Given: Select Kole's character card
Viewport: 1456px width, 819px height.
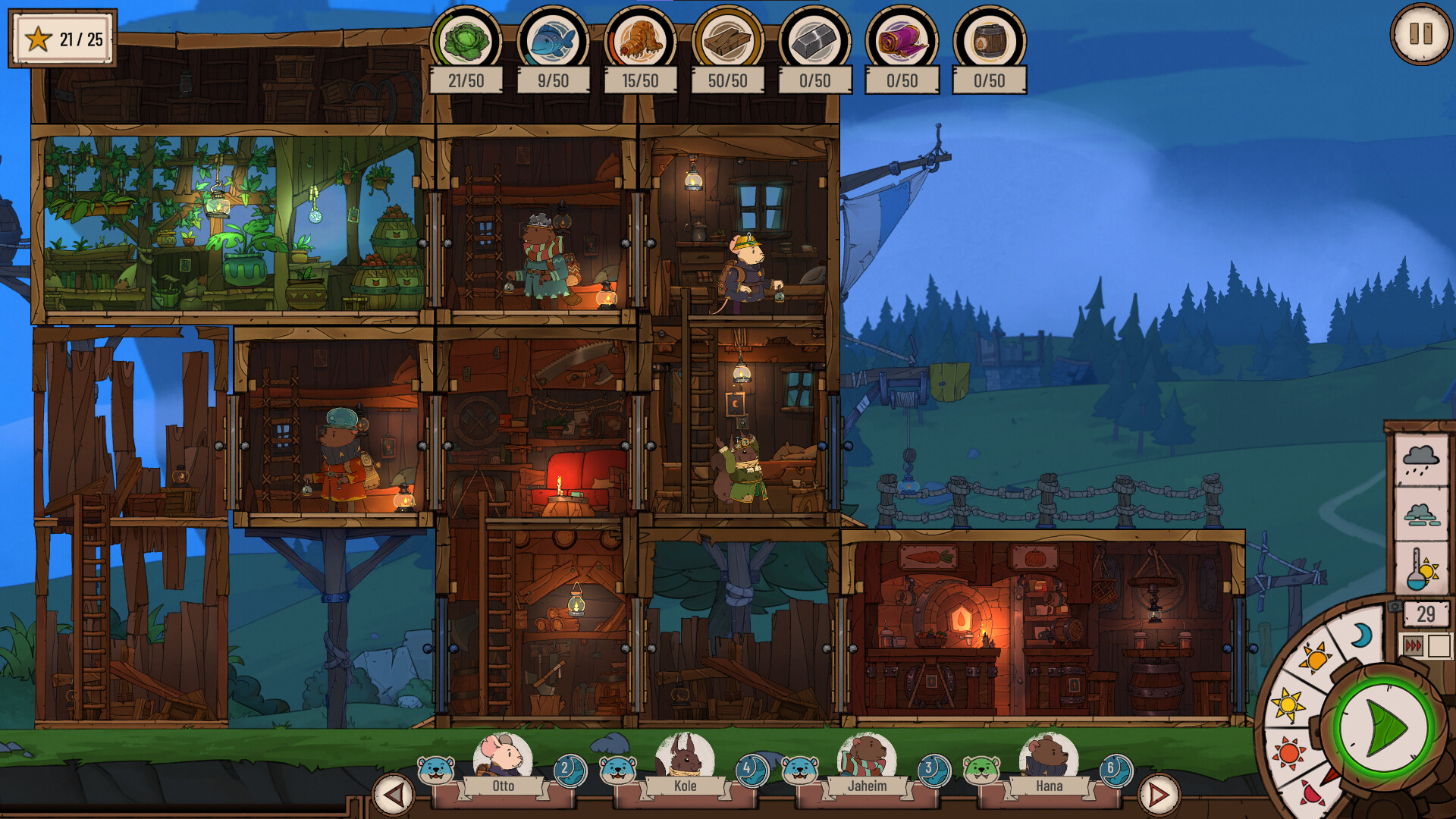Looking at the screenshot, I should tap(685, 764).
